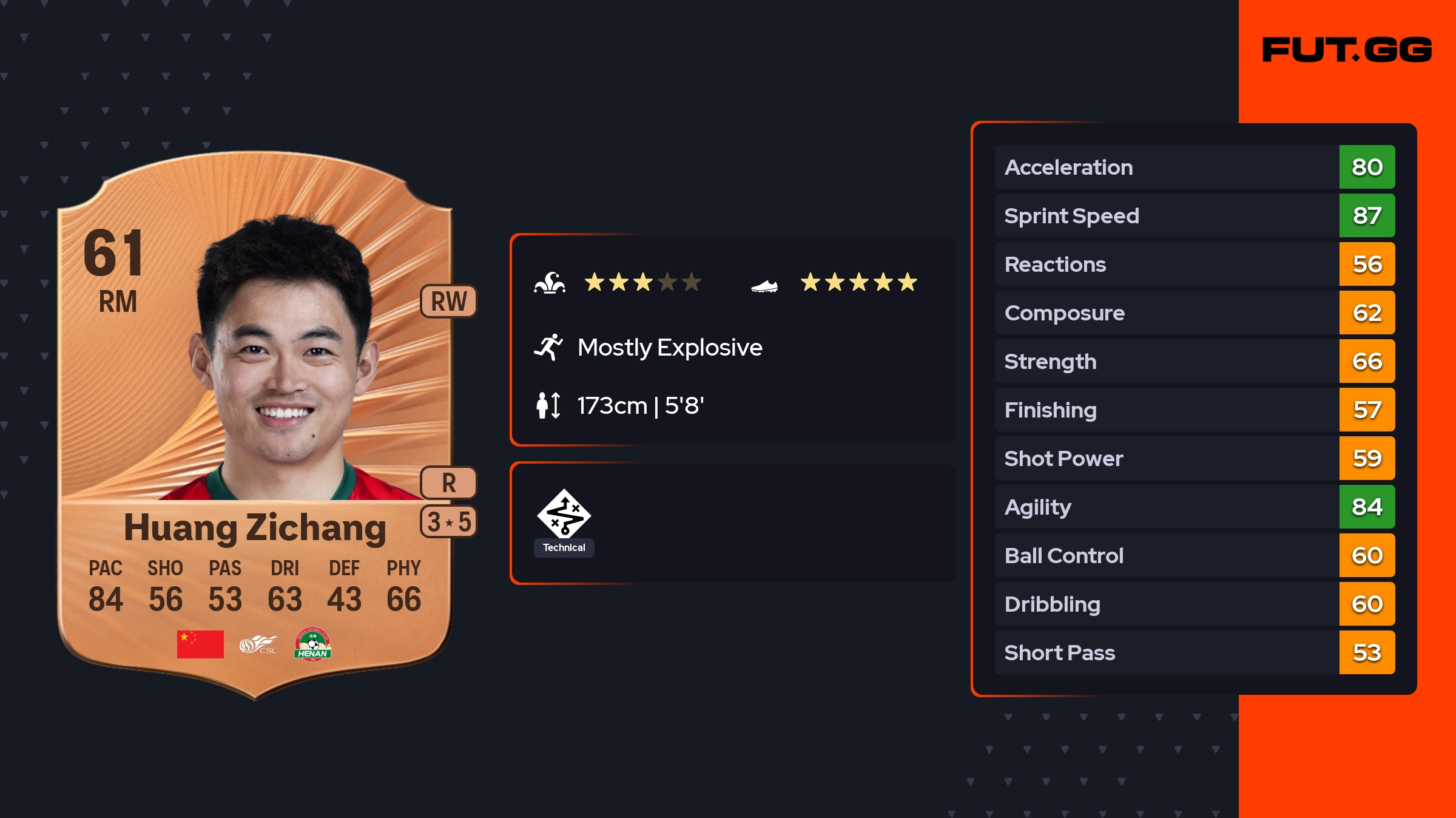
Task: Select the Huang Zichang player card
Action: pyautogui.click(x=255, y=425)
